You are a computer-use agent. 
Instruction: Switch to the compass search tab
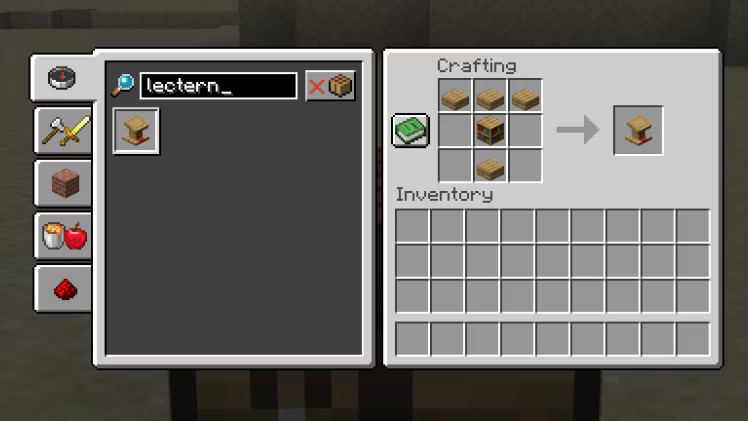point(63,78)
